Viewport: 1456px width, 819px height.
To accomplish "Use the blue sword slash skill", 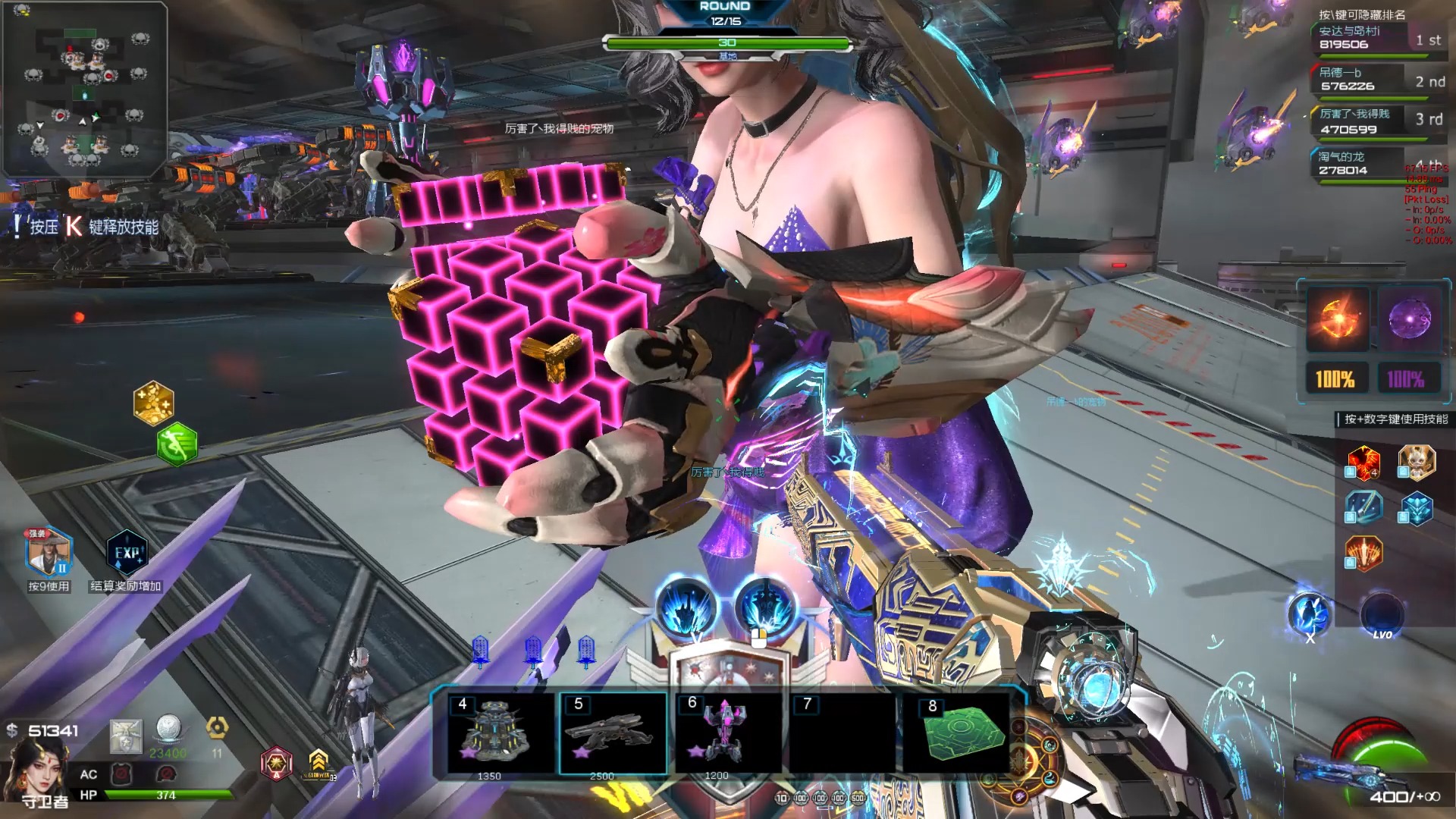I will coord(1363,507).
